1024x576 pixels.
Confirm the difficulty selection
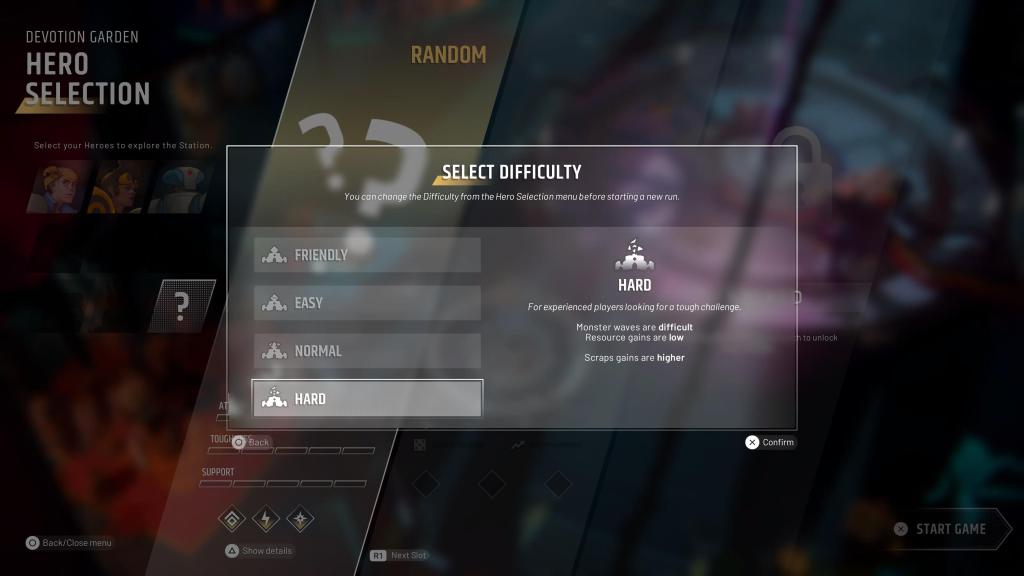tap(769, 442)
